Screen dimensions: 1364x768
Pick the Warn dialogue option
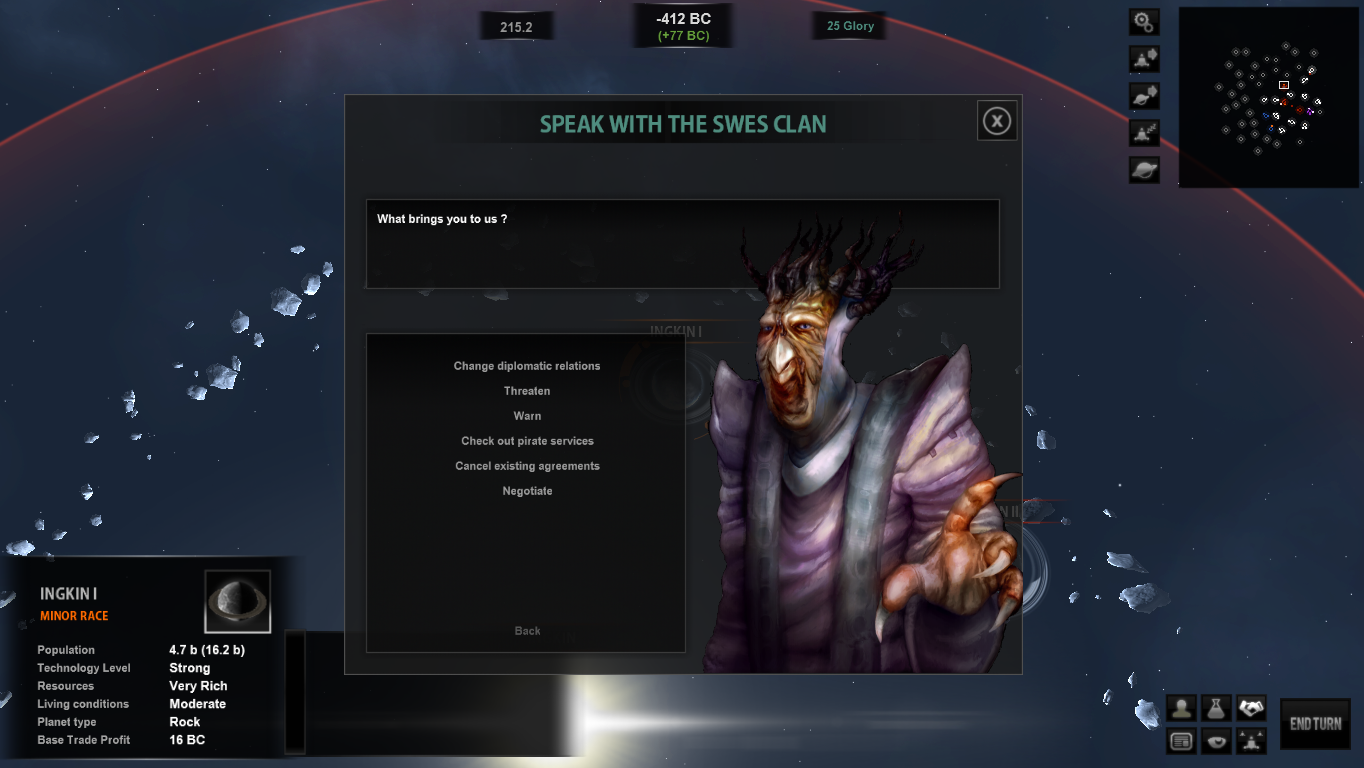pyautogui.click(x=527, y=416)
